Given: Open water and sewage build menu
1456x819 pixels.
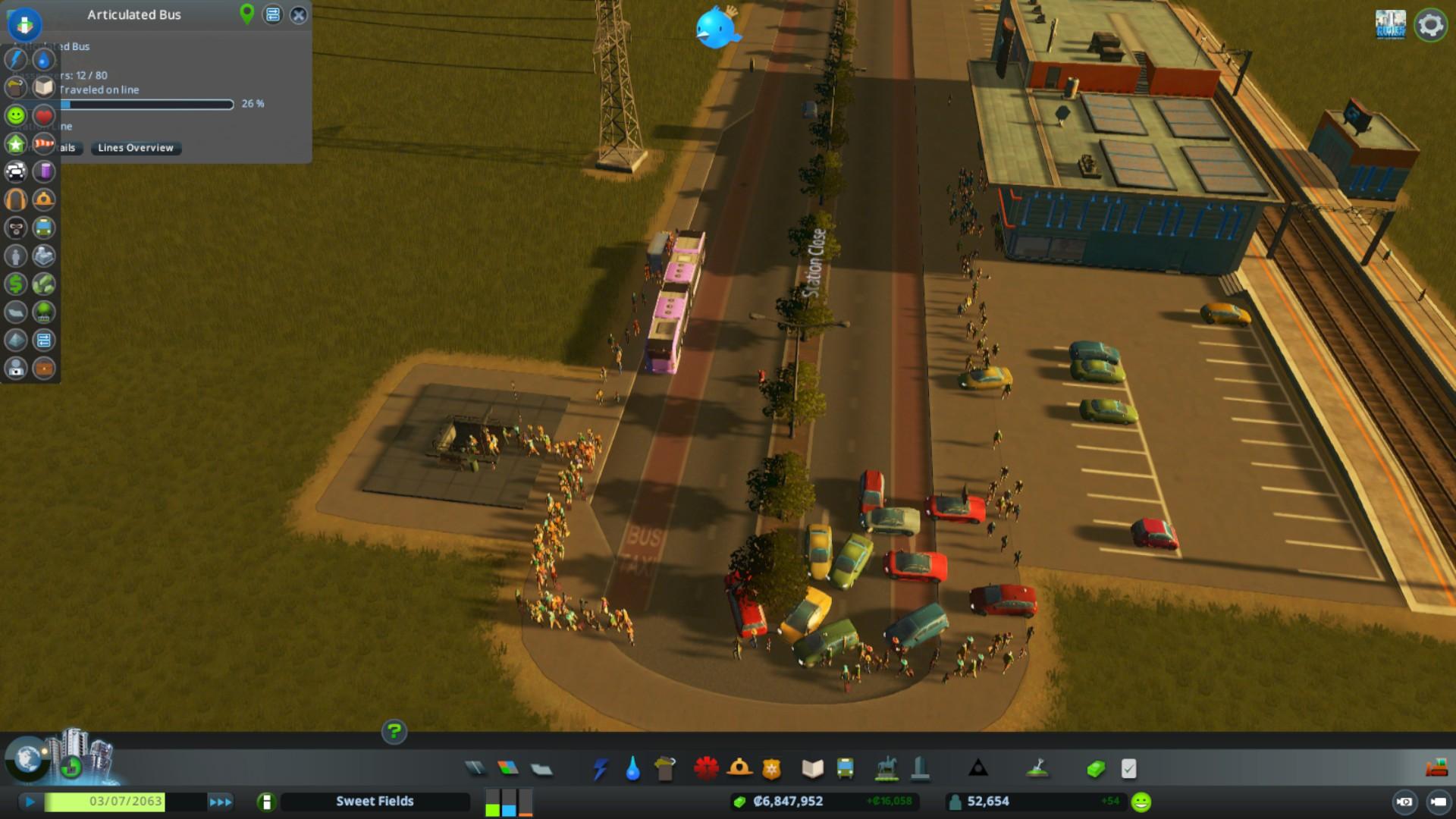Looking at the screenshot, I should [x=632, y=769].
